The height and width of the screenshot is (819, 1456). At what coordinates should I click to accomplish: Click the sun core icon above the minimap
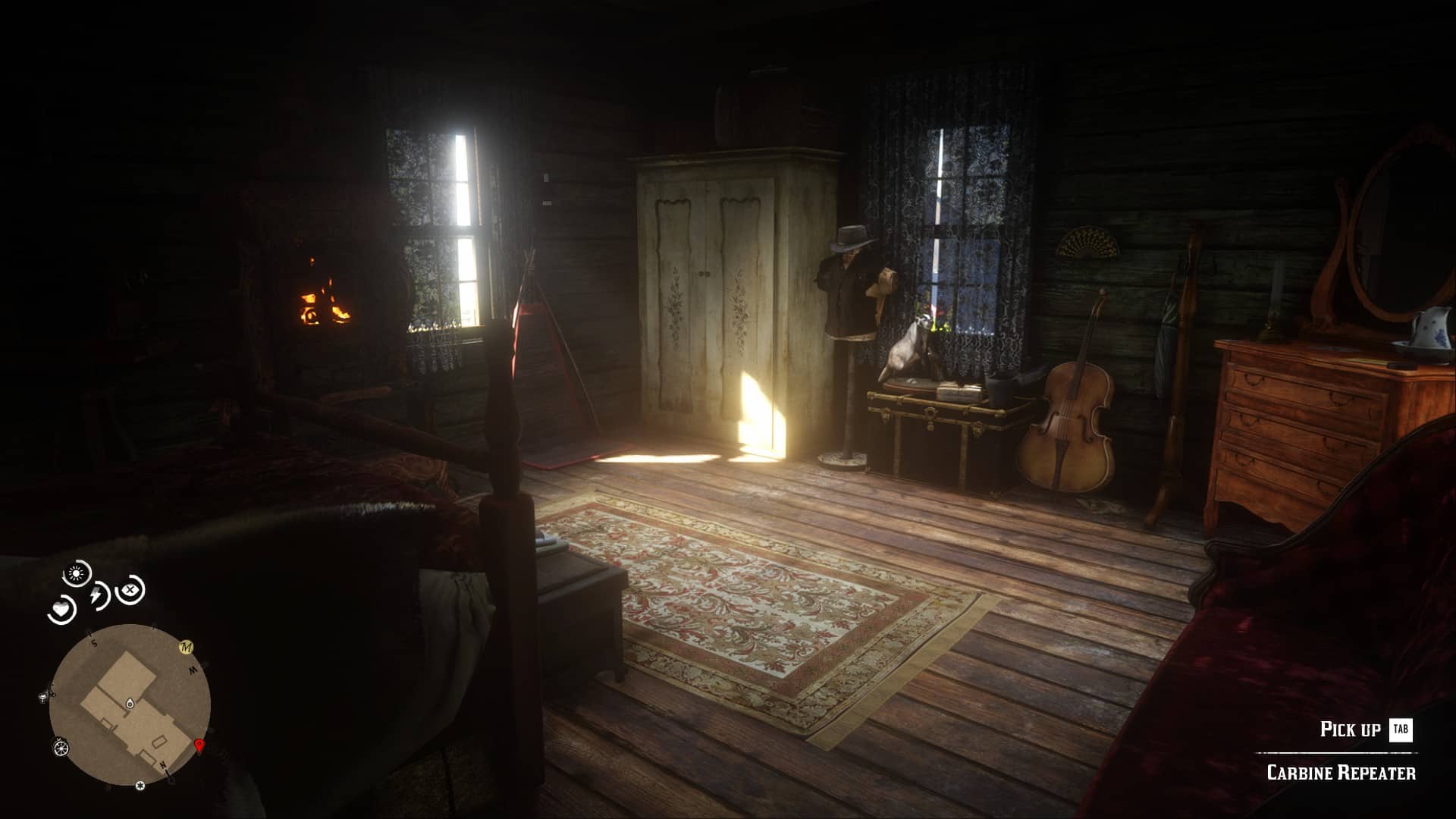pos(74,572)
